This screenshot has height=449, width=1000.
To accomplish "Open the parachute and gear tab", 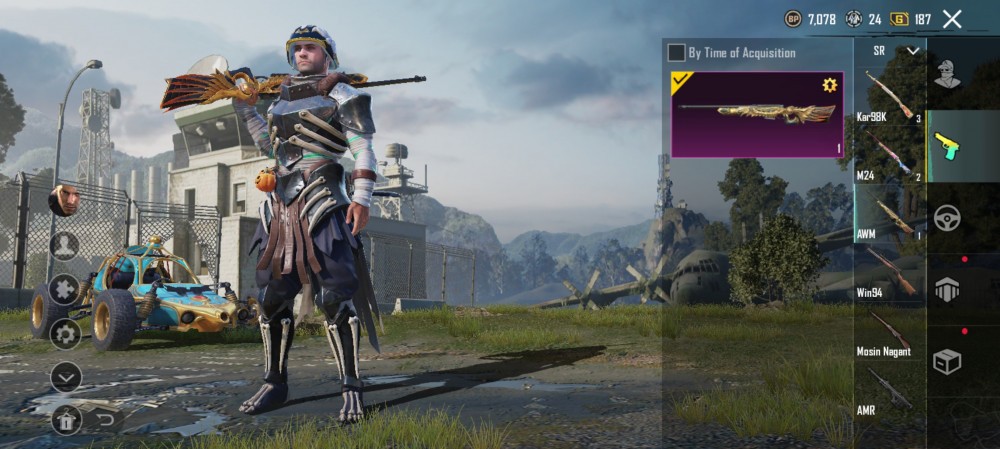I will [x=946, y=290].
